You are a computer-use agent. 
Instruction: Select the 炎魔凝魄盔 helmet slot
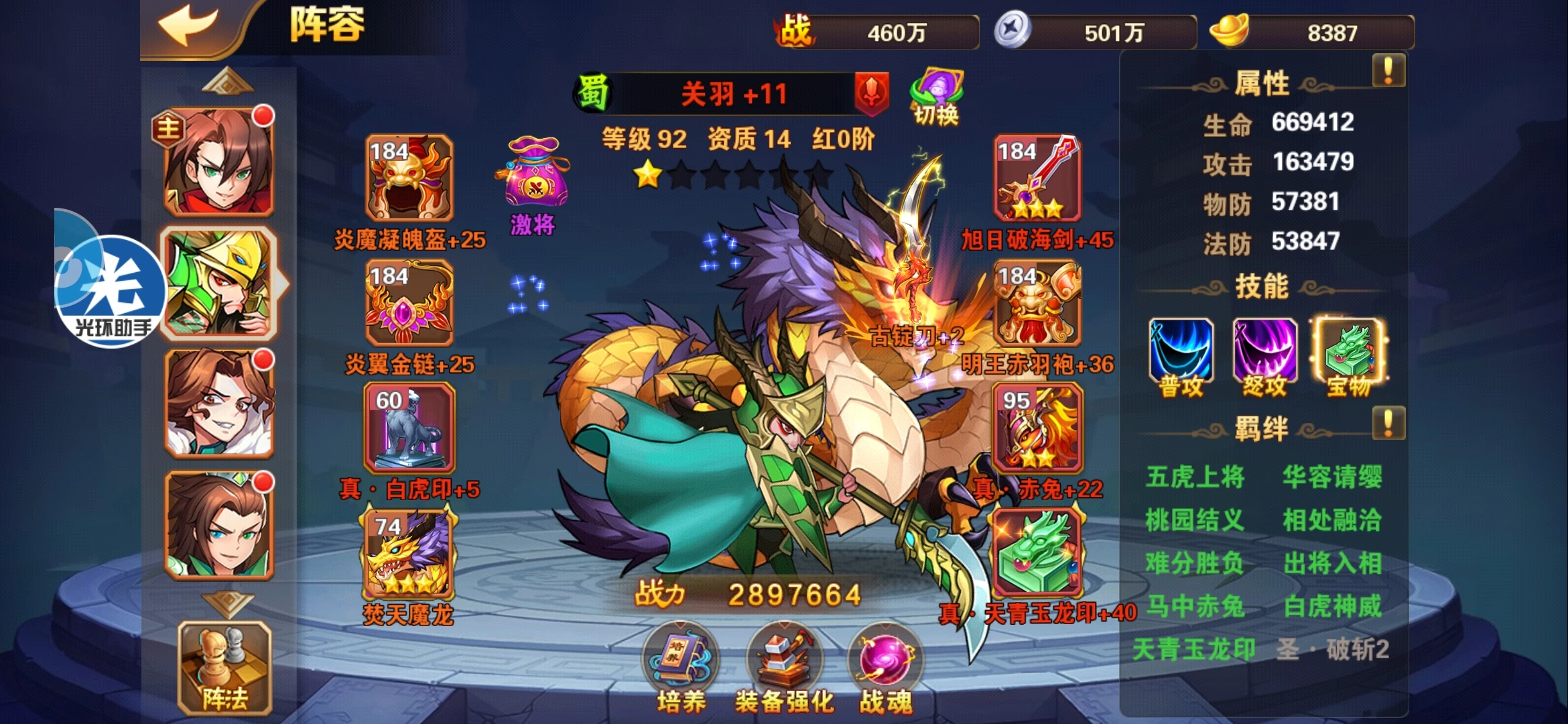(x=409, y=178)
